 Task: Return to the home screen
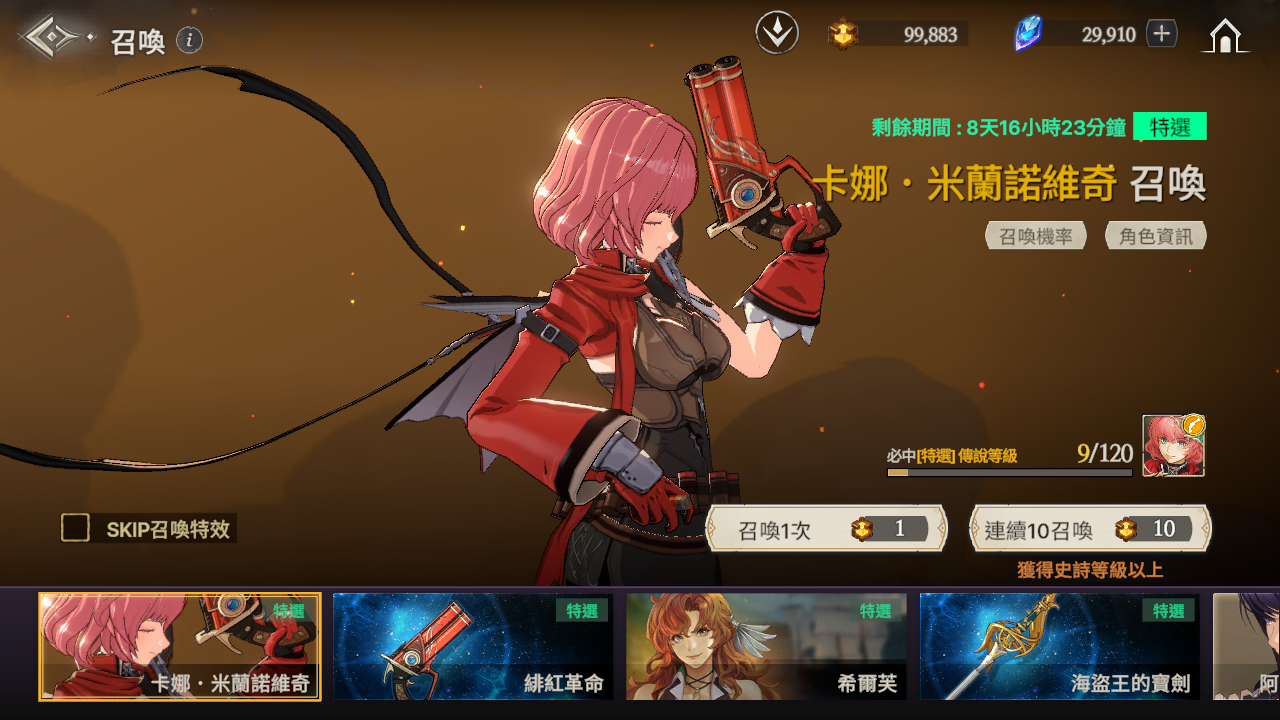tap(1225, 36)
